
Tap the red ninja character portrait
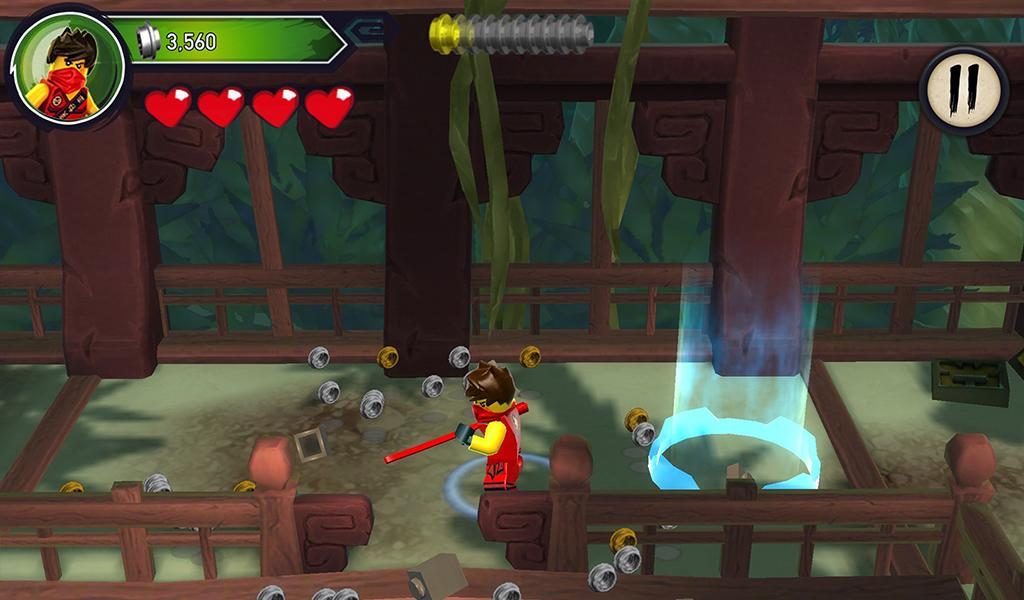67,68
